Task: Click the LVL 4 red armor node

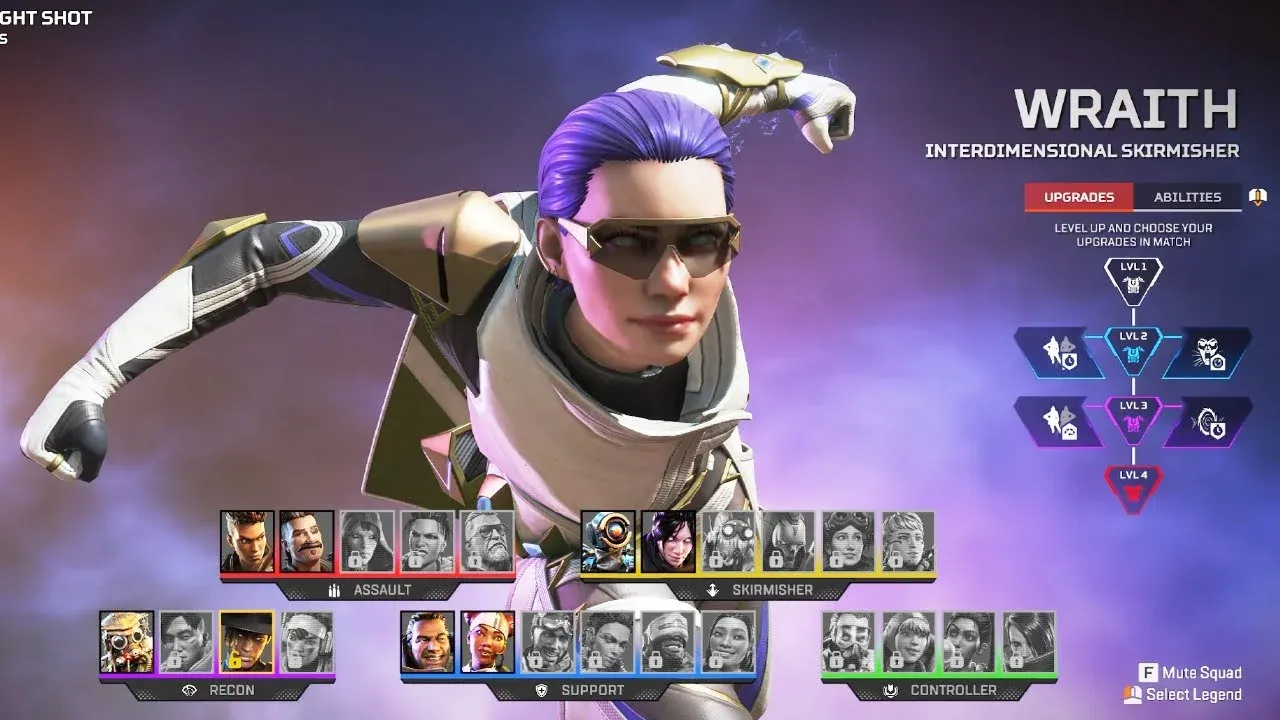Action: (1133, 487)
